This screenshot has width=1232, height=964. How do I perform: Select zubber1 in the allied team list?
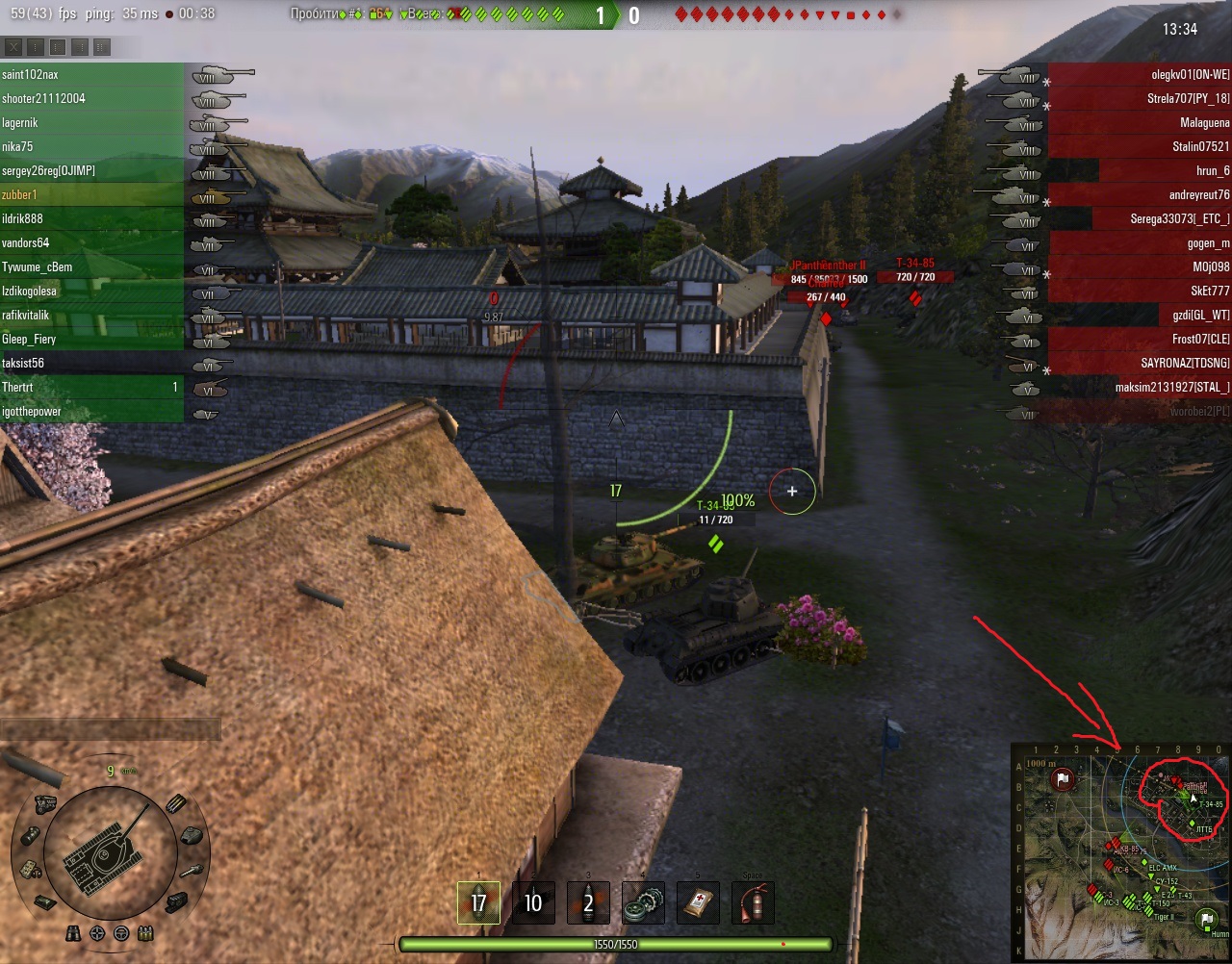pyautogui.click(x=20, y=194)
